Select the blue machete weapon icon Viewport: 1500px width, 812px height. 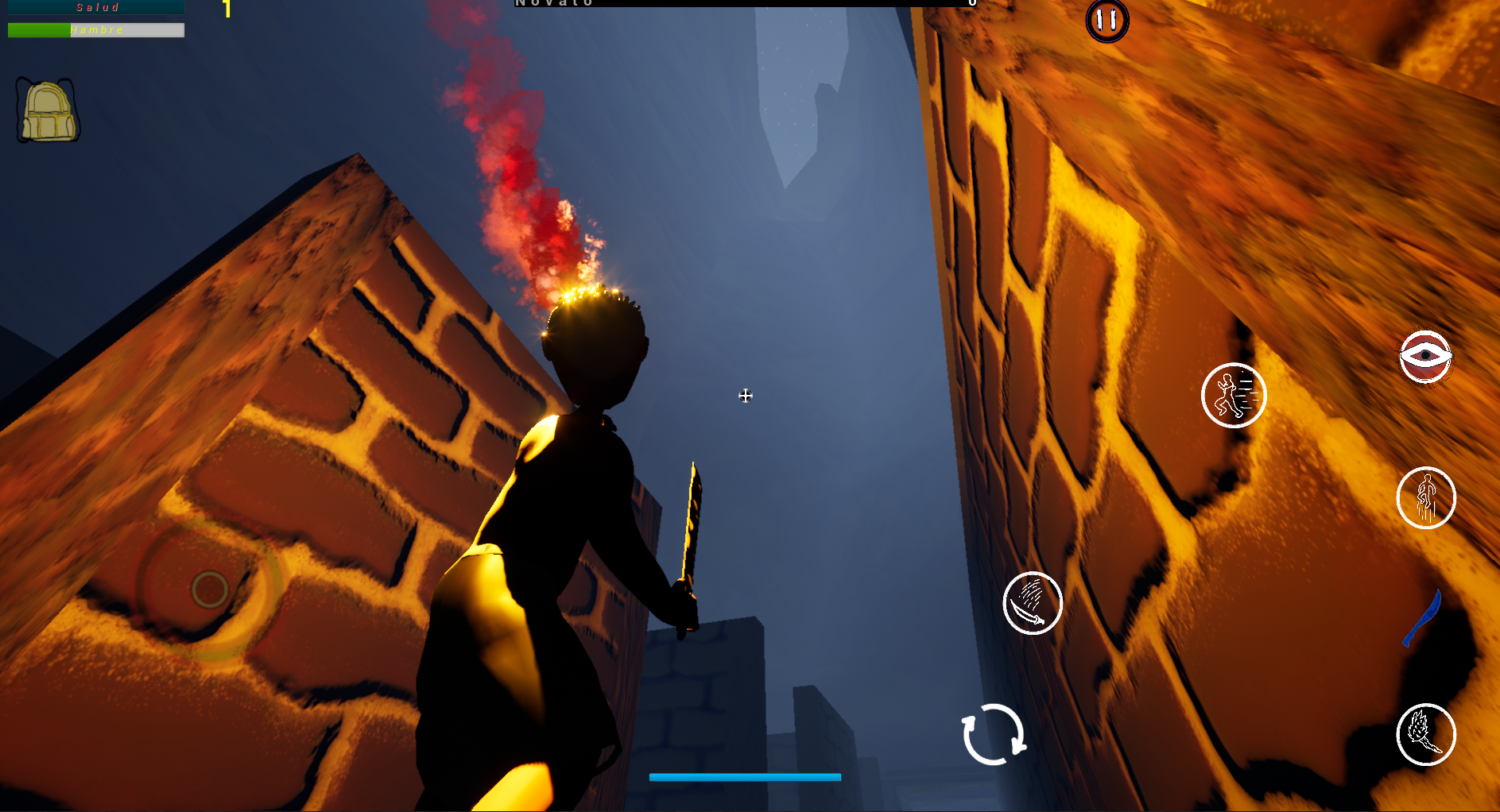[x=1422, y=619]
